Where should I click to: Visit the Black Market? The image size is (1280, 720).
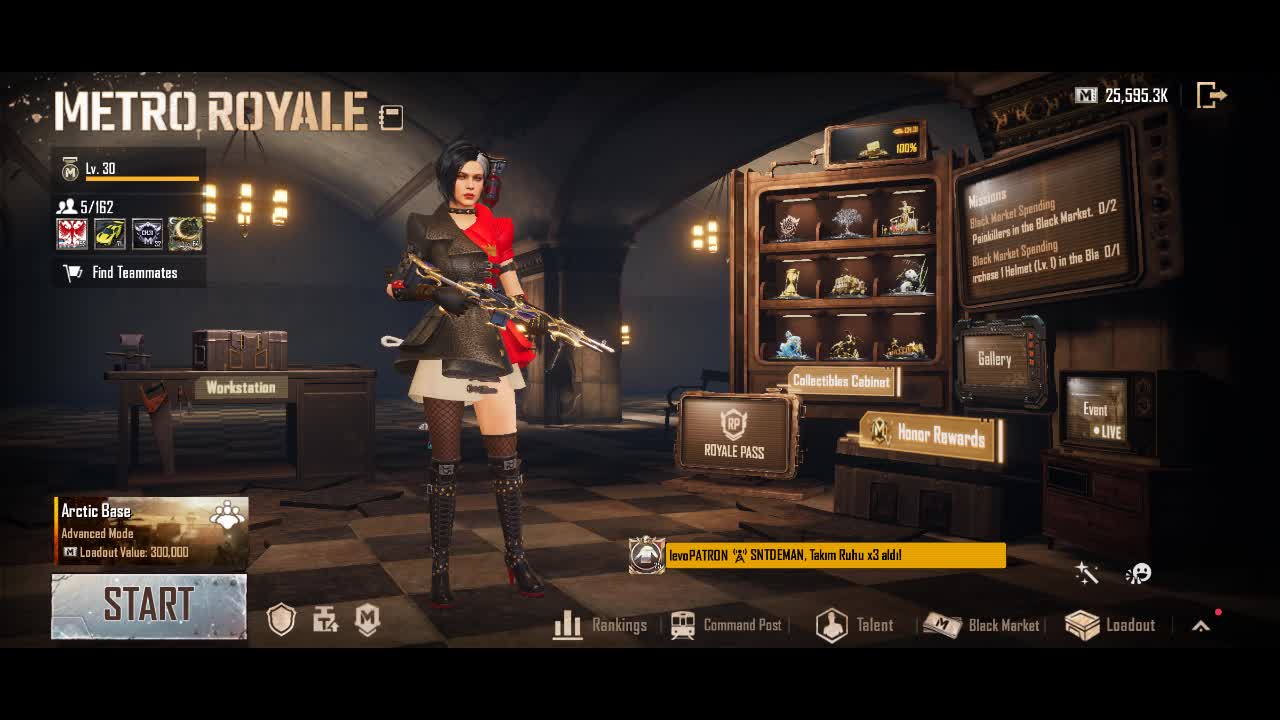[982, 625]
